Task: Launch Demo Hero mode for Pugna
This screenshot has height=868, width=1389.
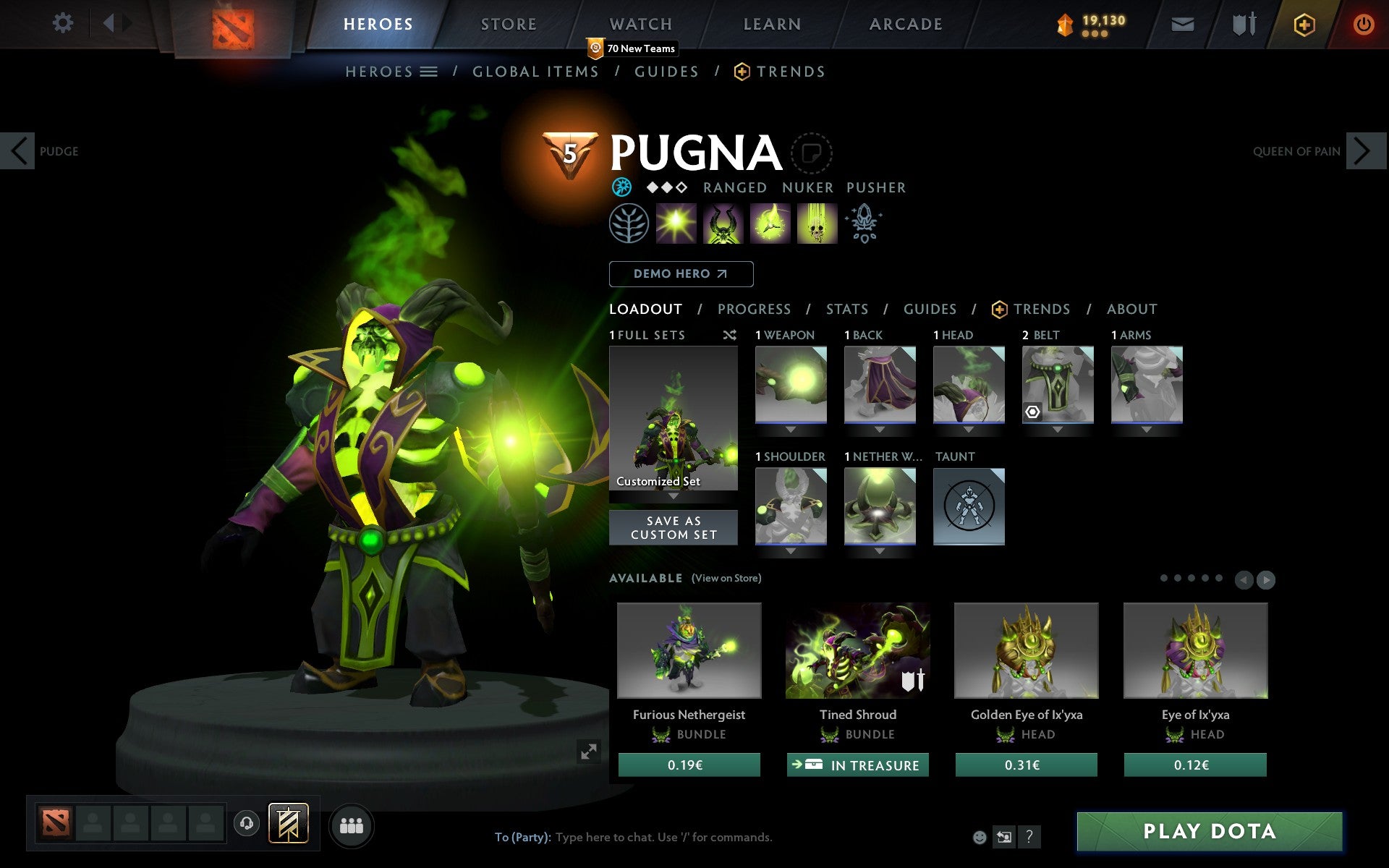Action: pos(681,274)
